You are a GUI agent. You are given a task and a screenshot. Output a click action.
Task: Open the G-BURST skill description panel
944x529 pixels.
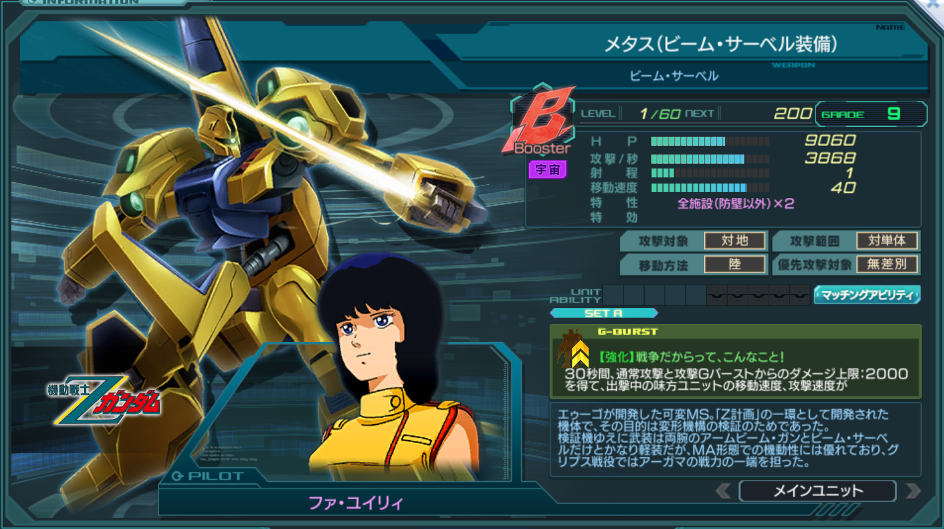(x=735, y=364)
